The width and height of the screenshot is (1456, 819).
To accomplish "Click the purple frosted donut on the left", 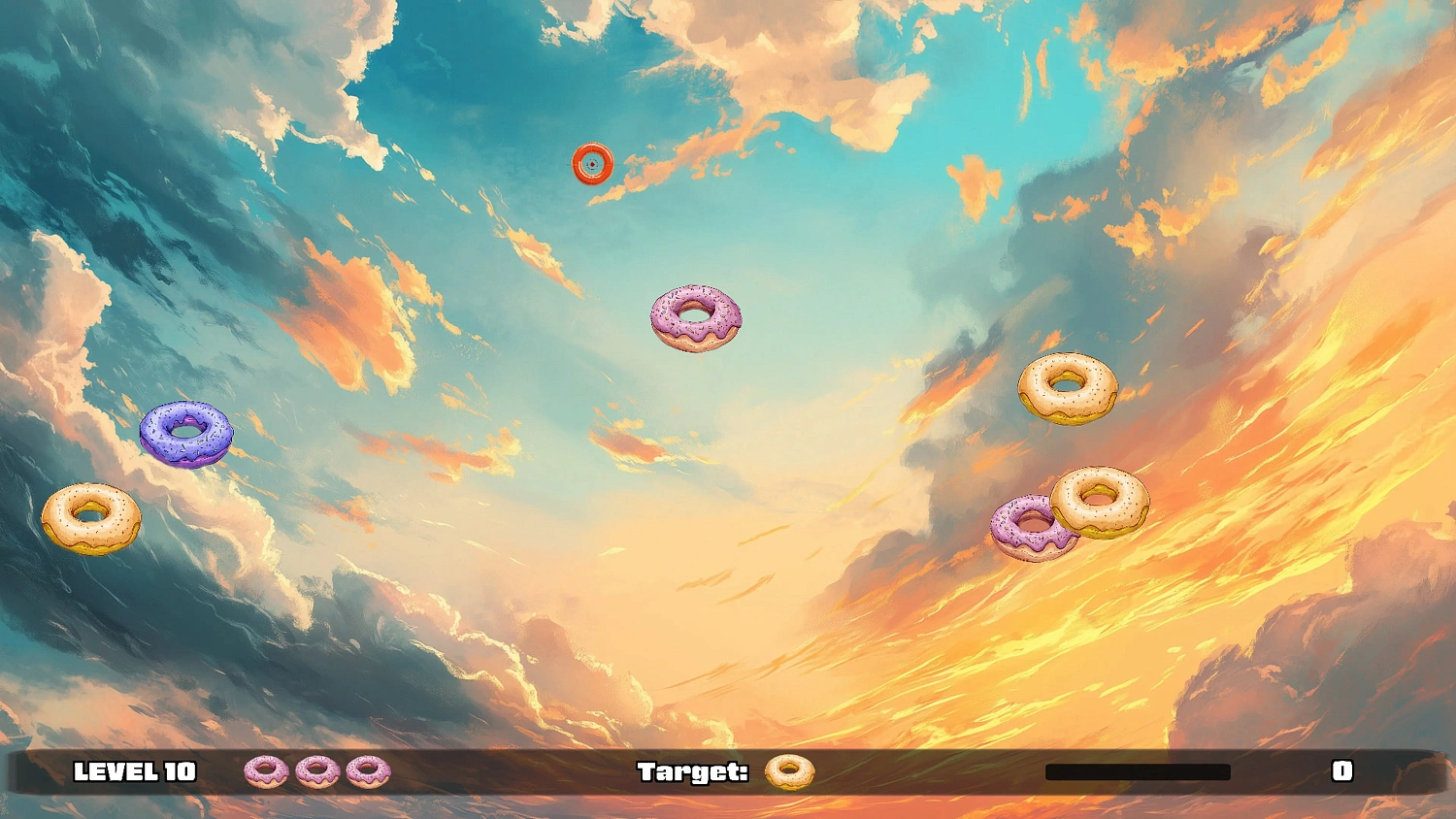I will 187,434.
